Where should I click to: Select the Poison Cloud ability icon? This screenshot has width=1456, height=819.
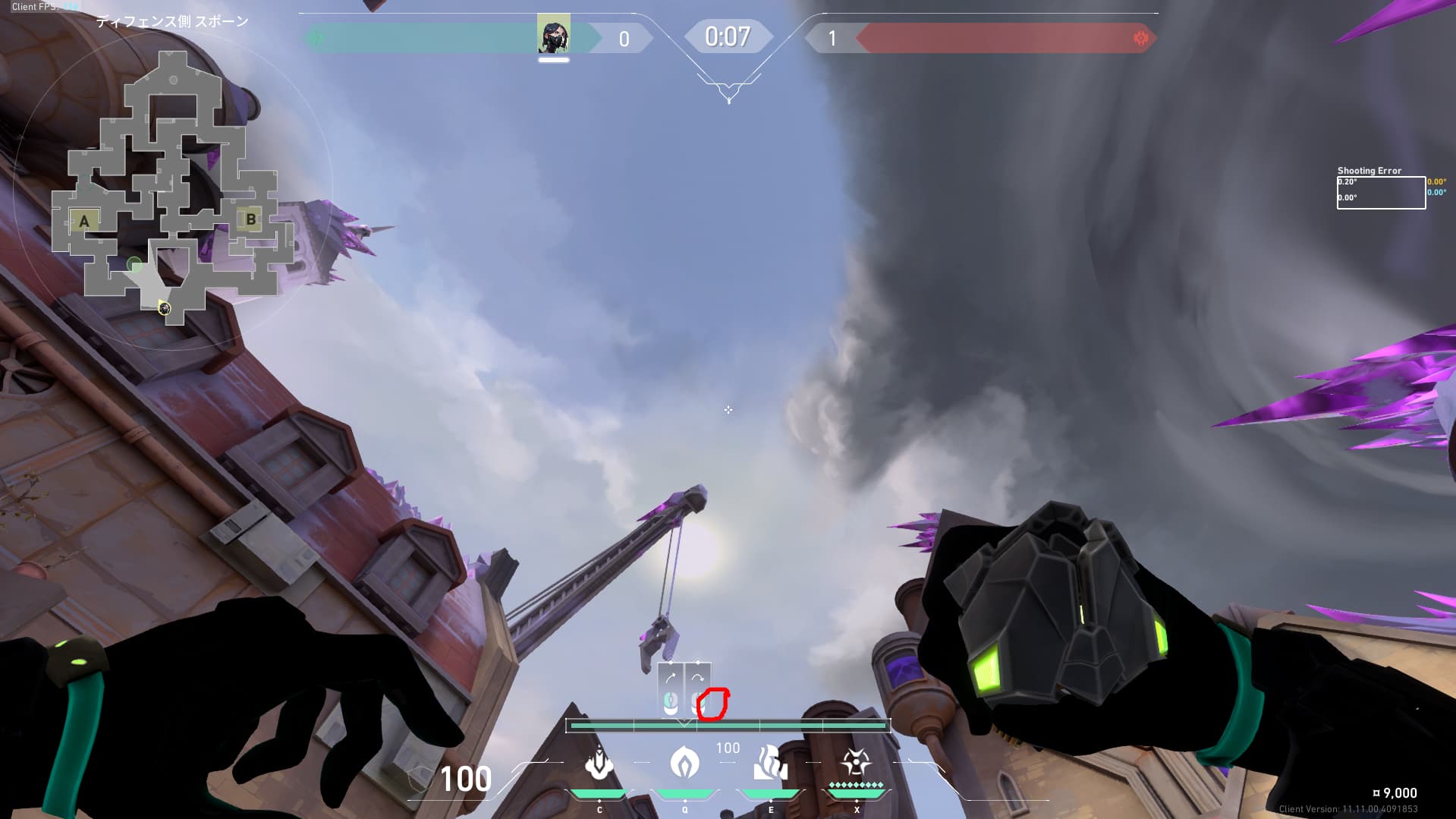click(x=684, y=764)
